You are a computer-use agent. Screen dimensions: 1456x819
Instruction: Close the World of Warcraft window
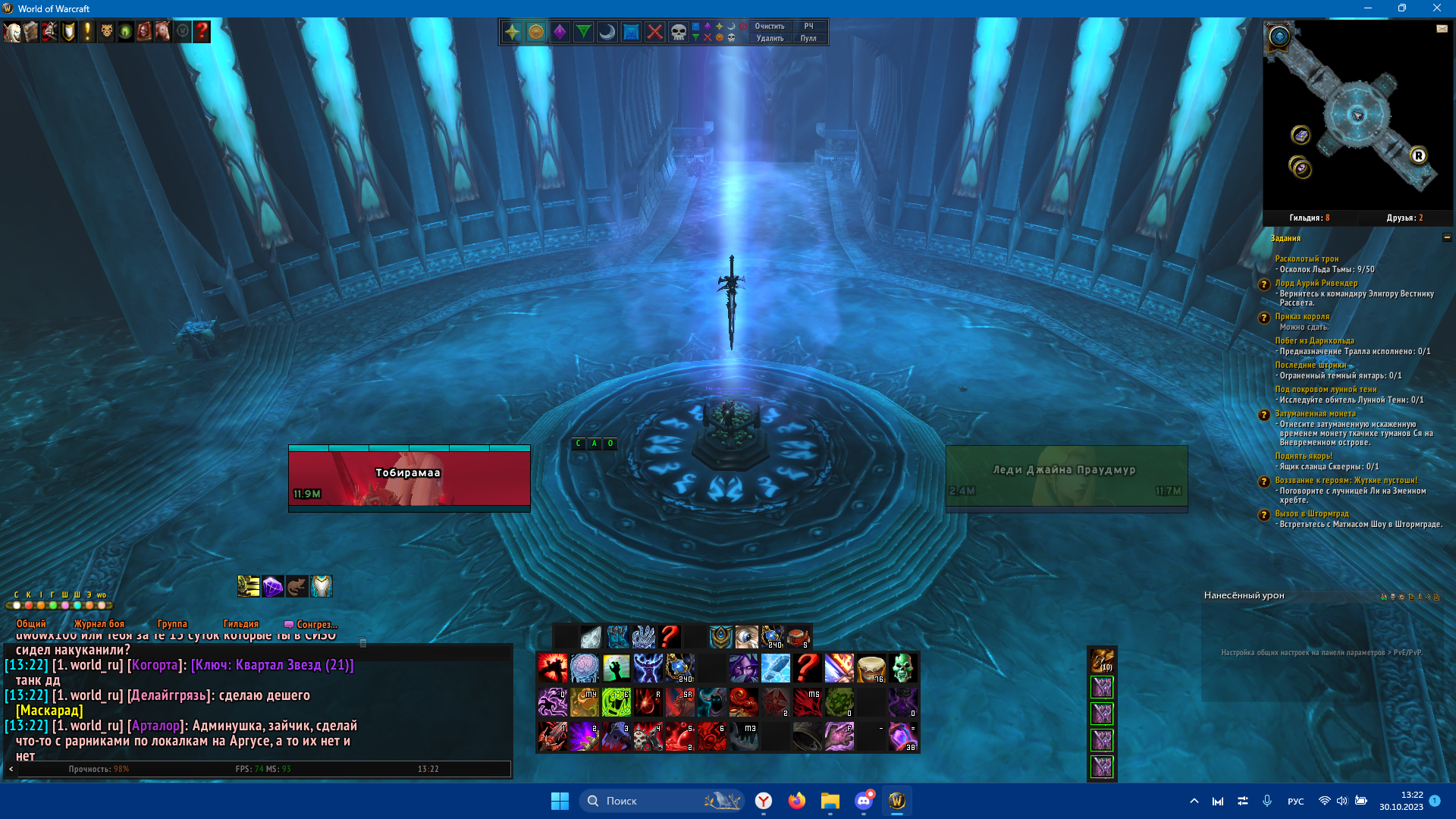coord(1436,8)
